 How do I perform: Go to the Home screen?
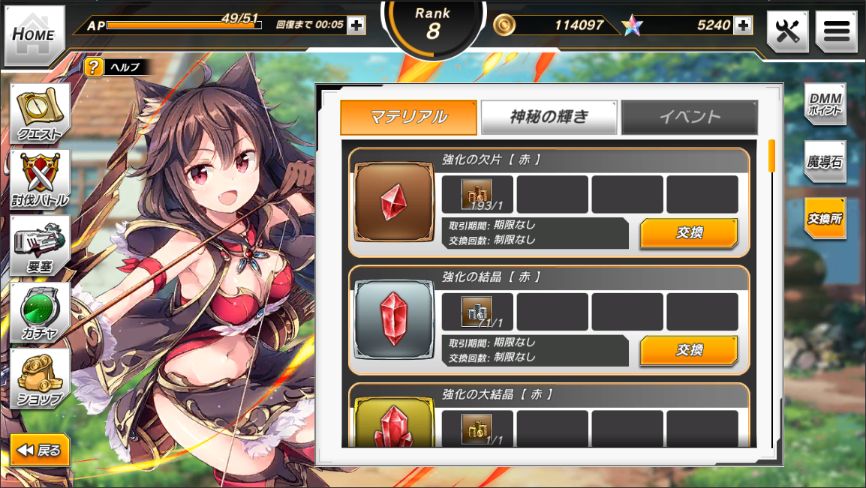pos(33,33)
